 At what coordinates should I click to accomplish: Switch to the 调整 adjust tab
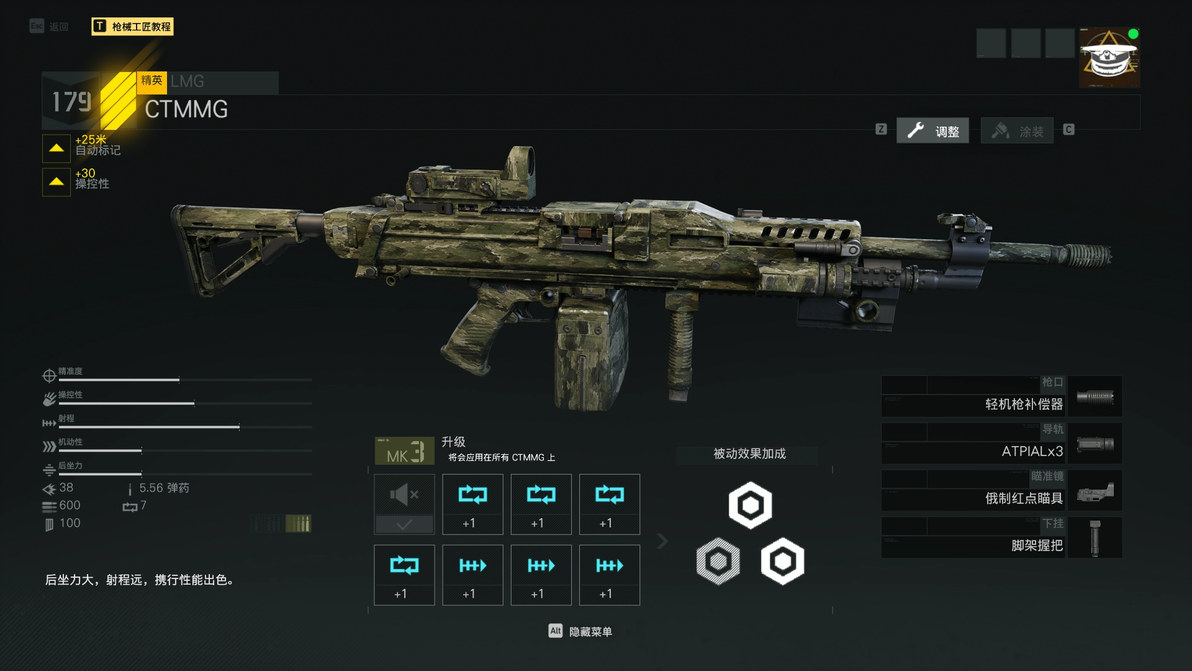(x=932, y=131)
